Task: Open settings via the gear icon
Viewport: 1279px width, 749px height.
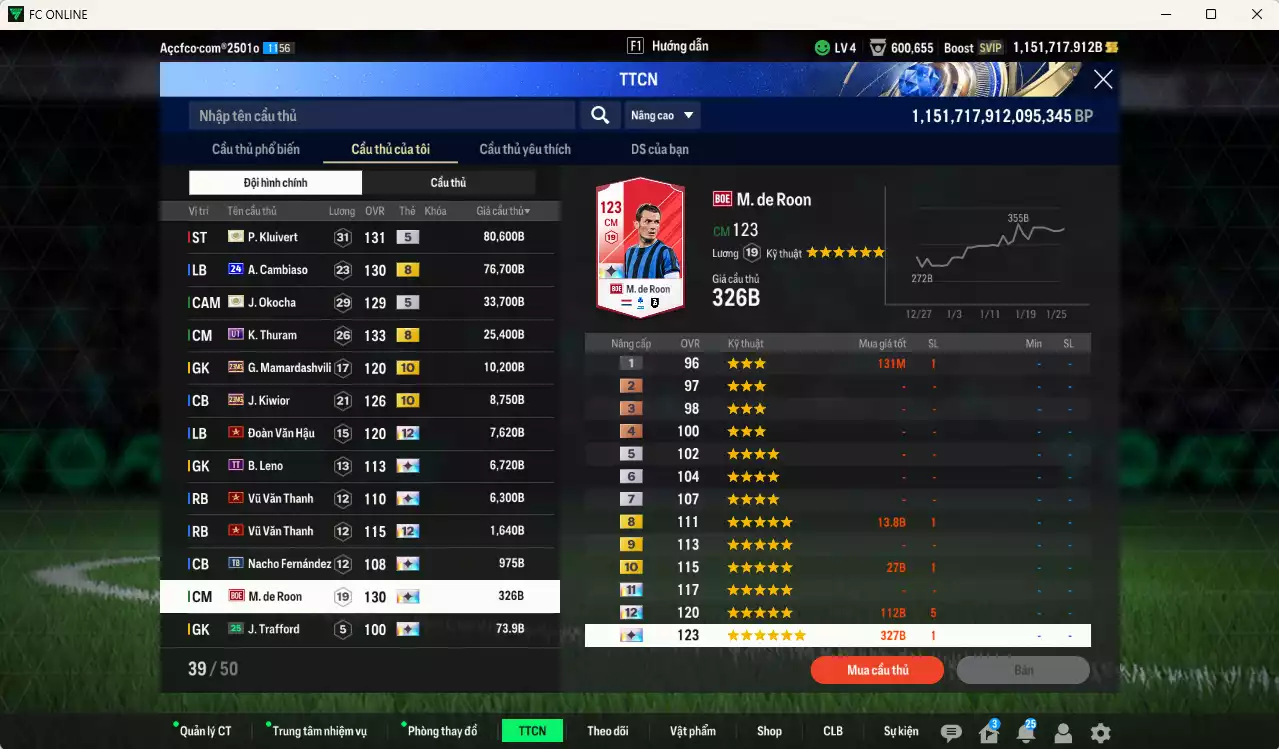Action: [1100, 733]
